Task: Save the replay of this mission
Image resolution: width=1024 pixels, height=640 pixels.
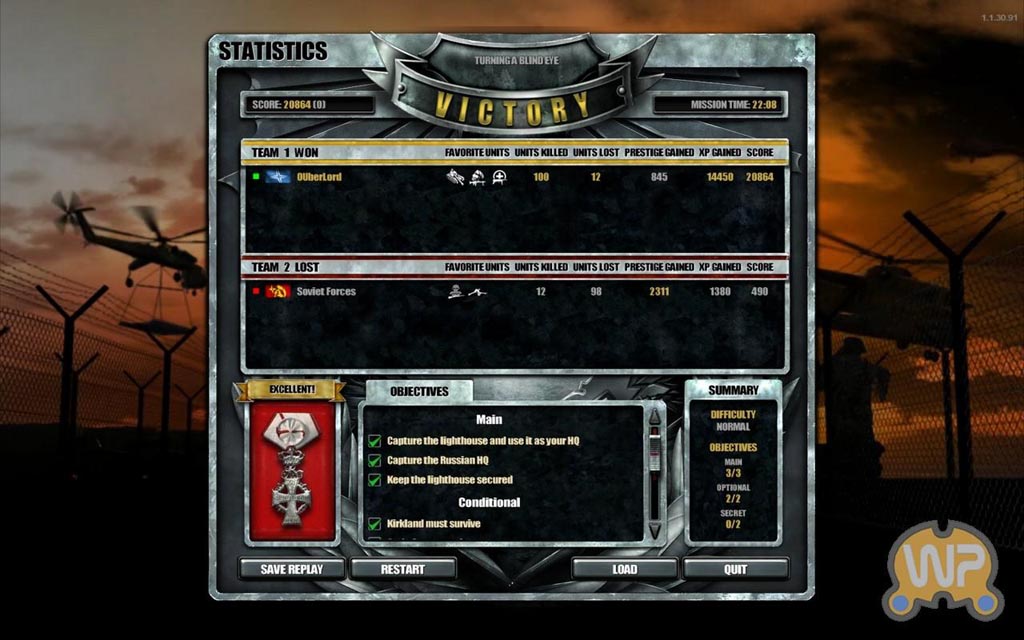Action: pyautogui.click(x=292, y=569)
